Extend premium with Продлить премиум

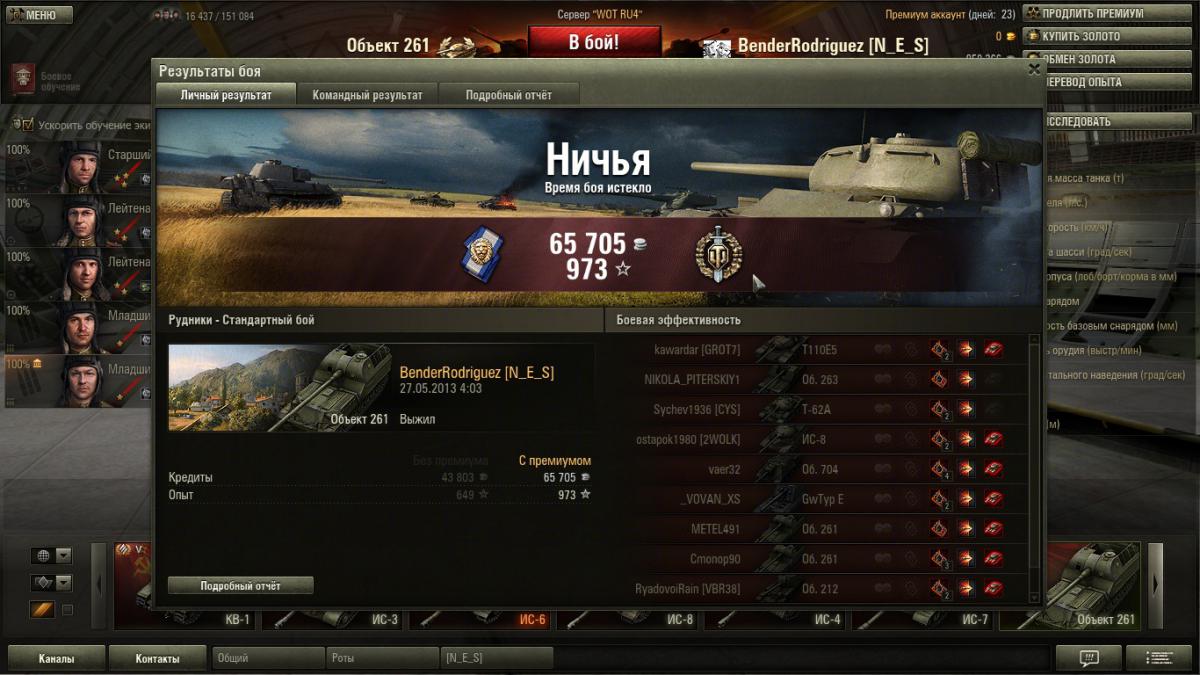[1091, 14]
